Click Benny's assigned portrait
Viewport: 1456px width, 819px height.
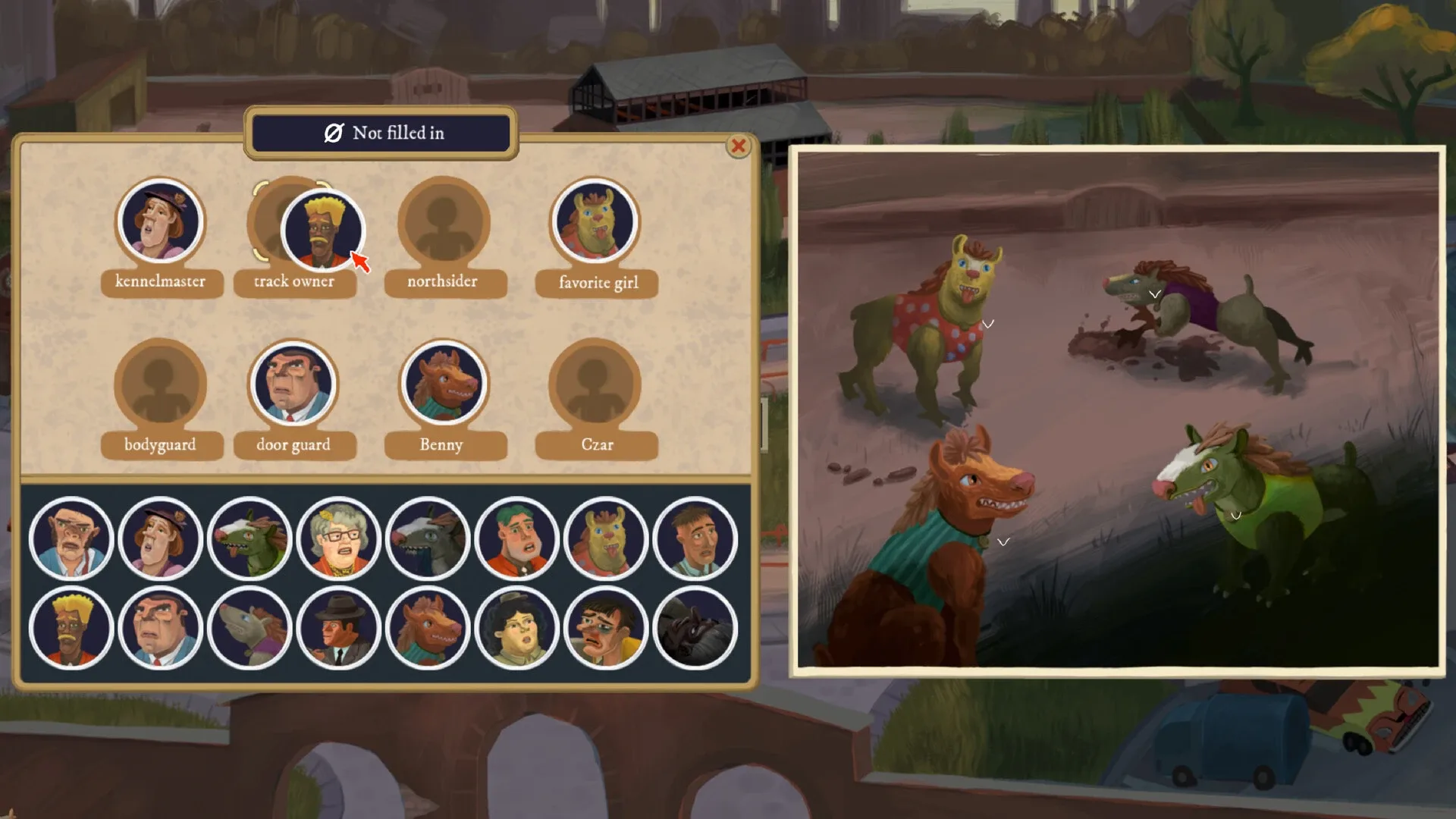coord(444,384)
